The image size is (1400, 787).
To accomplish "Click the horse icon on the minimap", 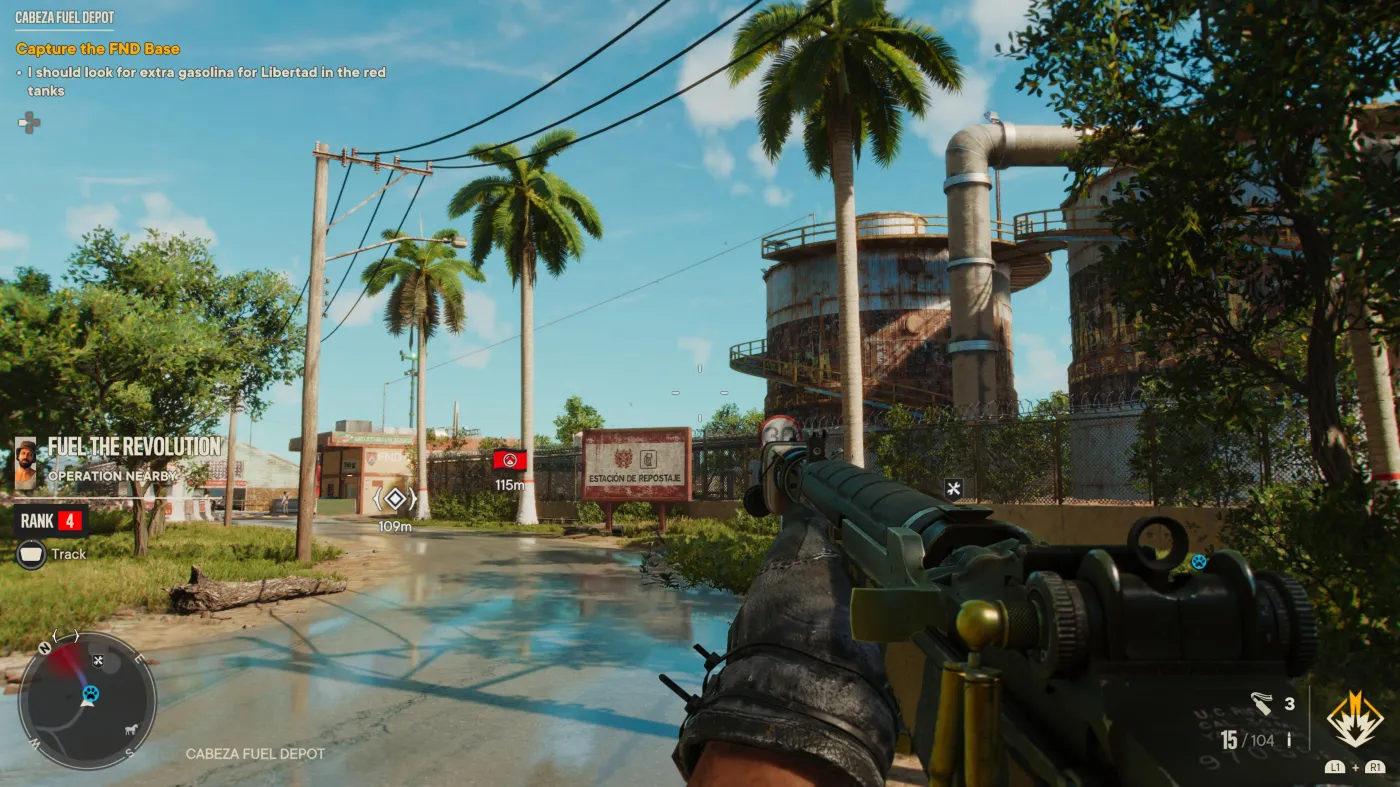I will tap(130, 728).
